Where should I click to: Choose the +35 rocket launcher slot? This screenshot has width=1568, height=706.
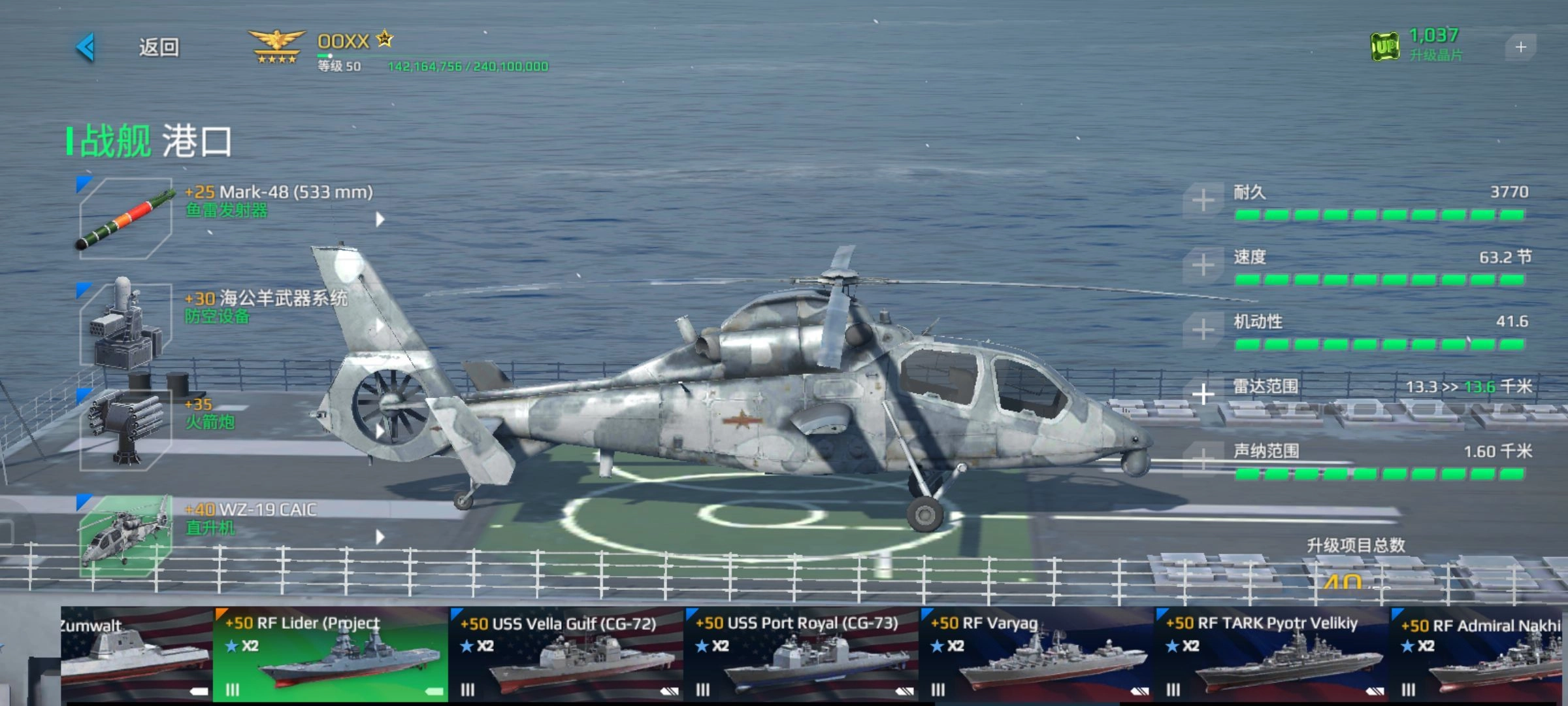125,430
